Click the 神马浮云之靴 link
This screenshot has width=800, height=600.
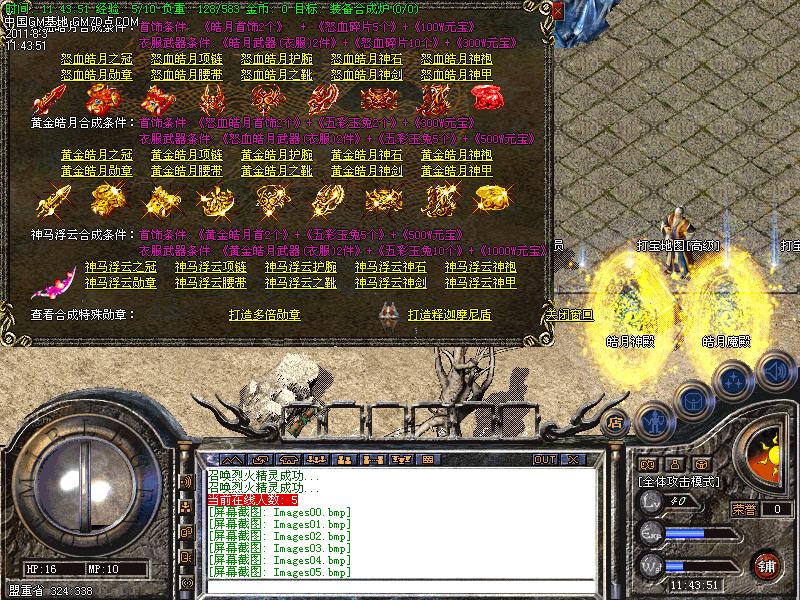pos(301,283)
